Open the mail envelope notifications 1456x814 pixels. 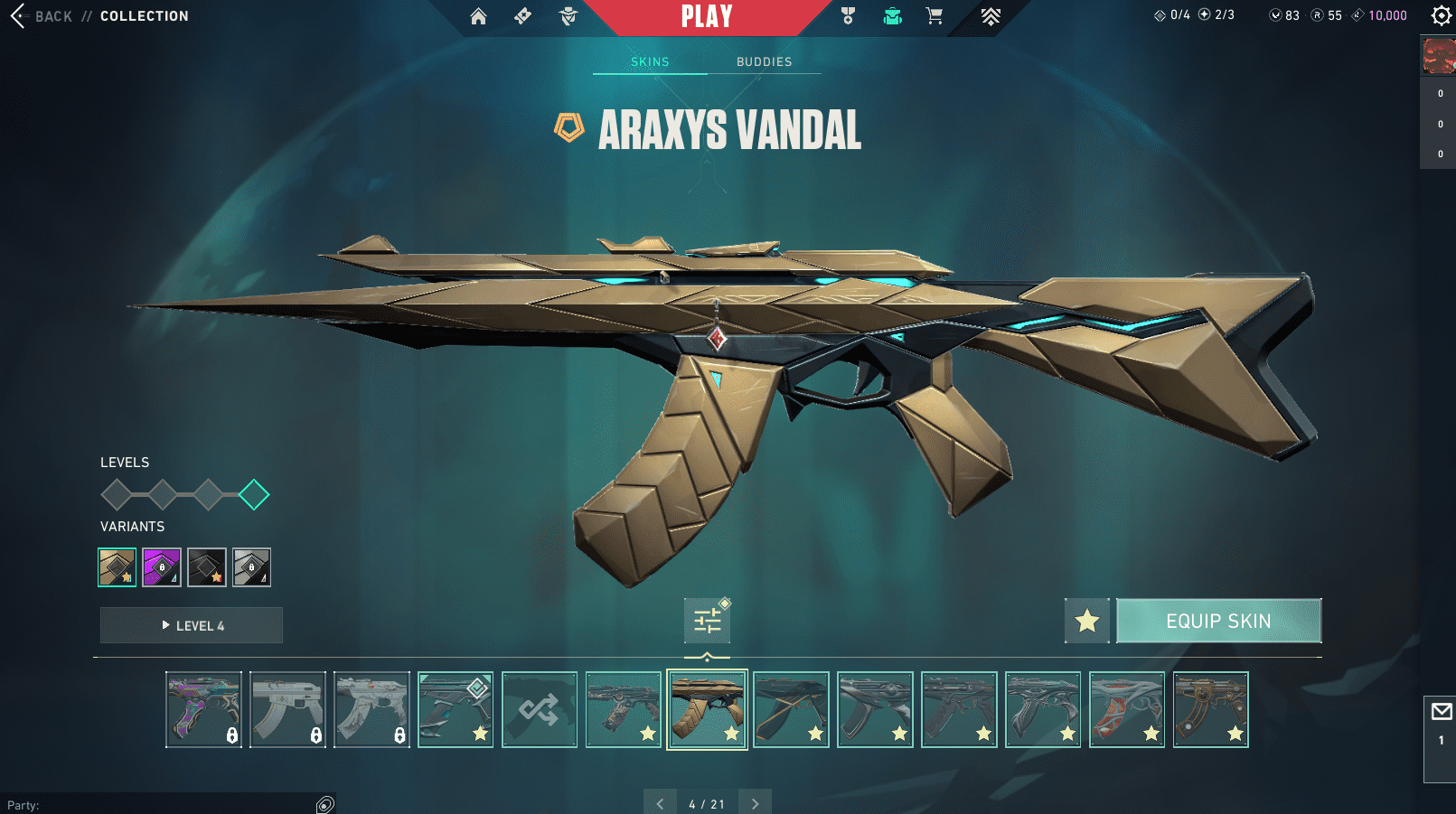pos(1441,712)
